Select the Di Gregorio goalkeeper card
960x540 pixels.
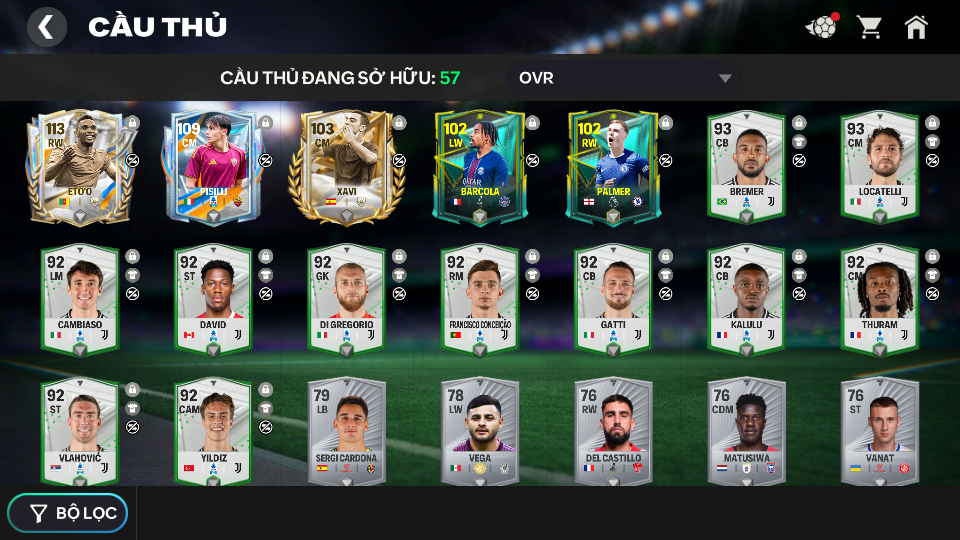tap(347, 299)
